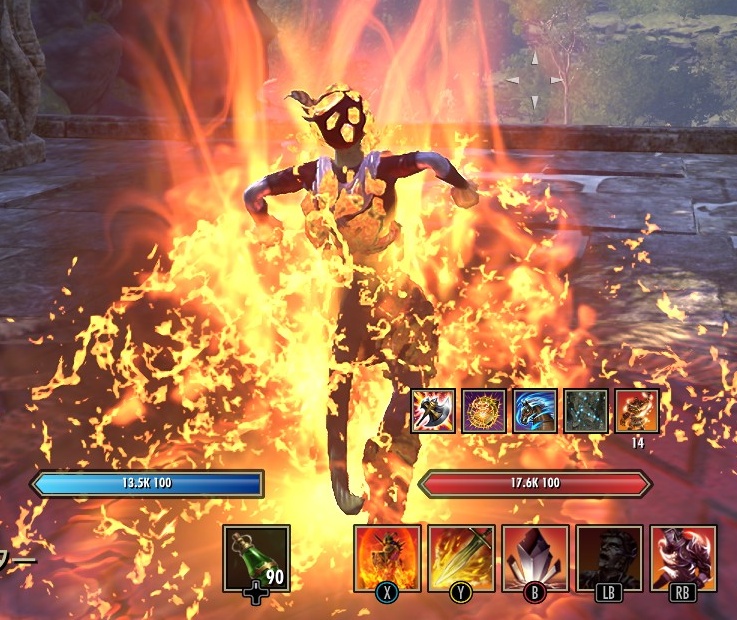737x620 pixels.
Task: Use the green potion quickslot
Action: pyautogui.click(x=256, y=557)
